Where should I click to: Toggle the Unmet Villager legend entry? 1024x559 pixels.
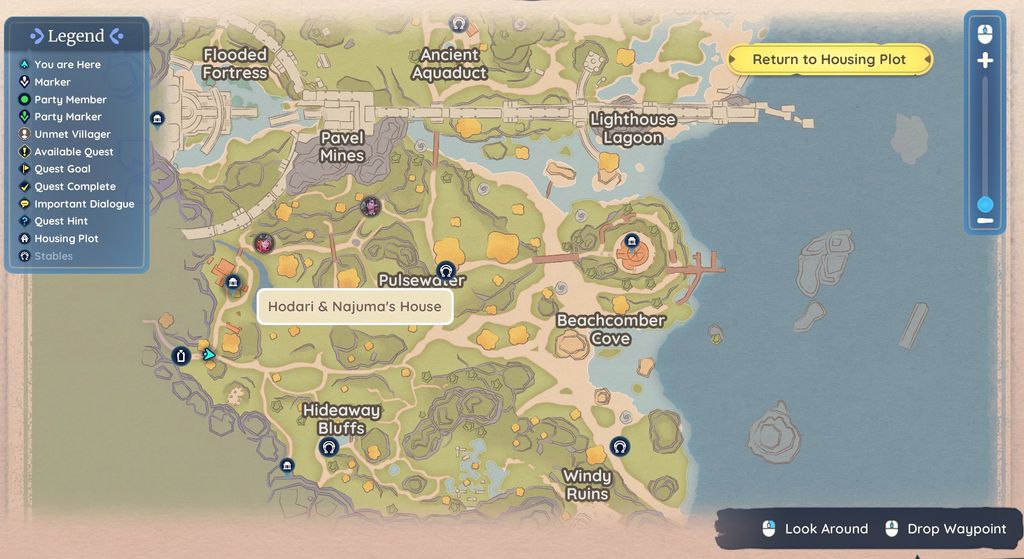click(72, 134)
